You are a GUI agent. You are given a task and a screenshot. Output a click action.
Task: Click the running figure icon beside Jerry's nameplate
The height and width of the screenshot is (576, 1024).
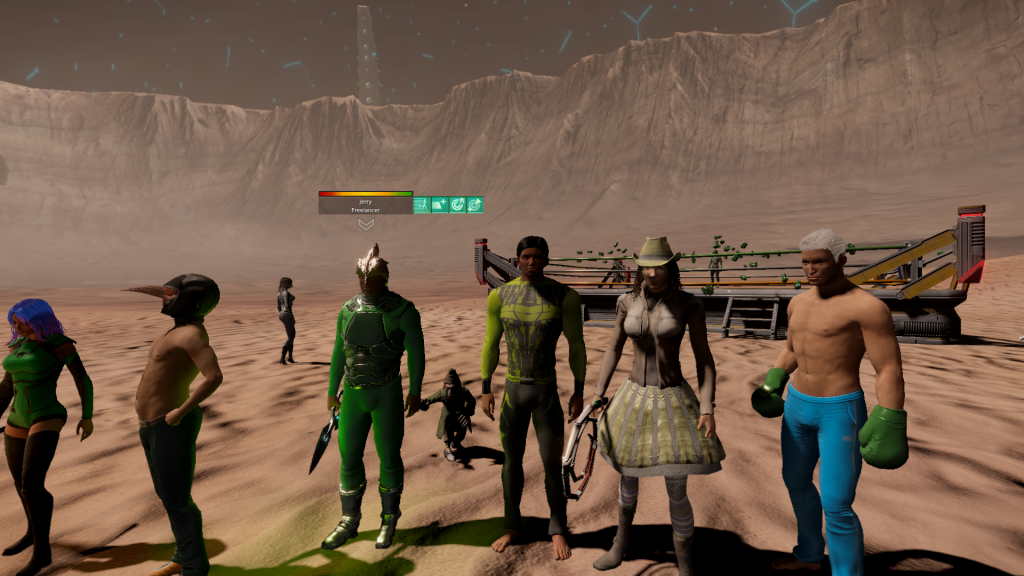(x=422, y=205)
